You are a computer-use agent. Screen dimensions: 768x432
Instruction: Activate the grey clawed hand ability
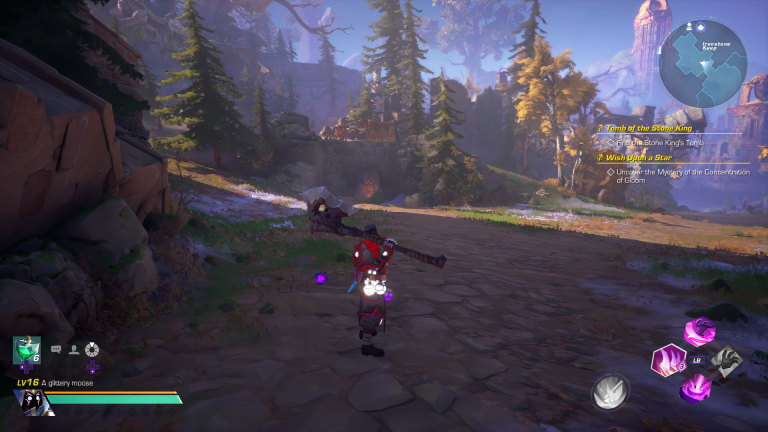click(727, 360)
